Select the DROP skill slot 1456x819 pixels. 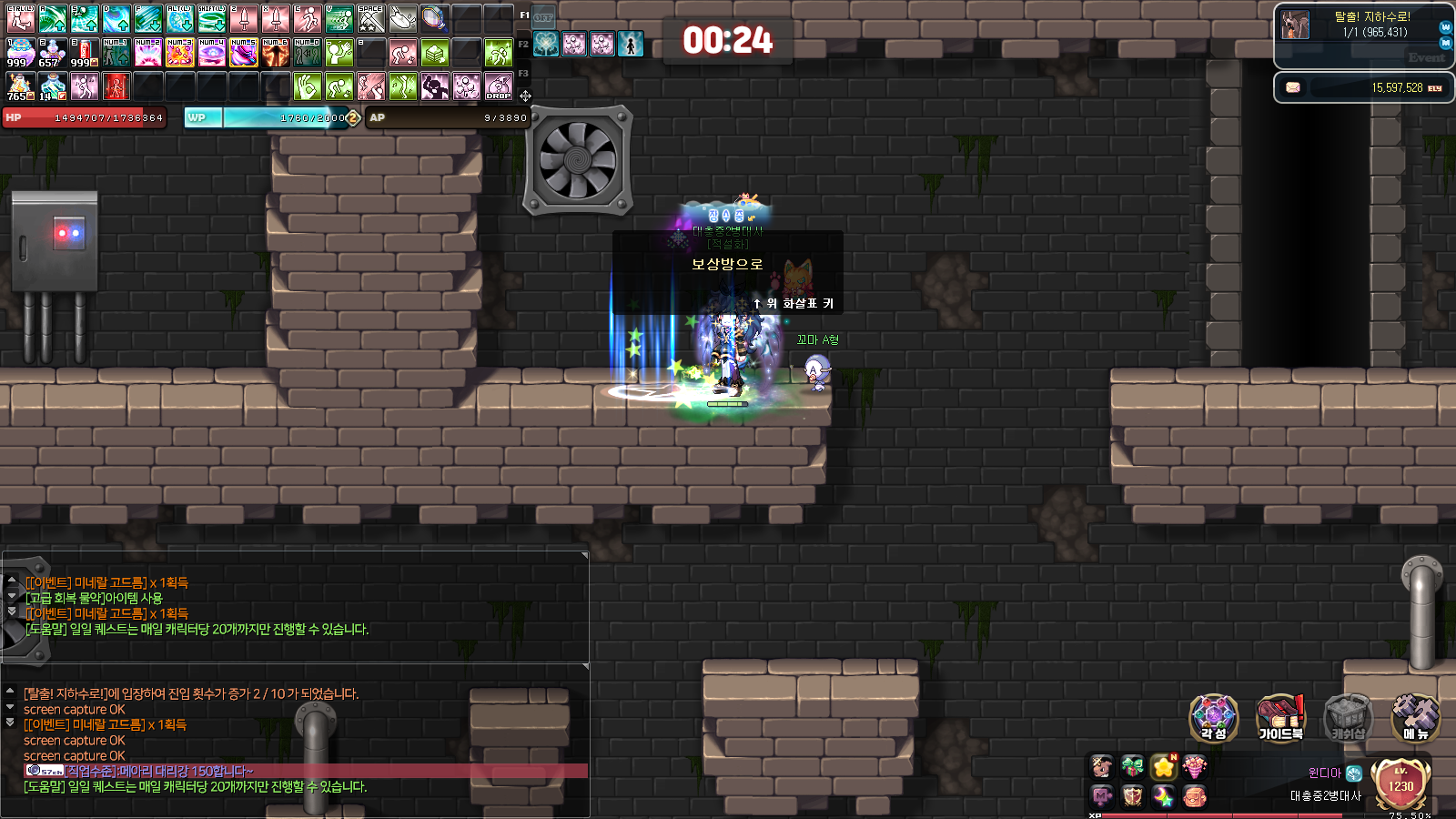pyautogui.click(x=499, y=86)
